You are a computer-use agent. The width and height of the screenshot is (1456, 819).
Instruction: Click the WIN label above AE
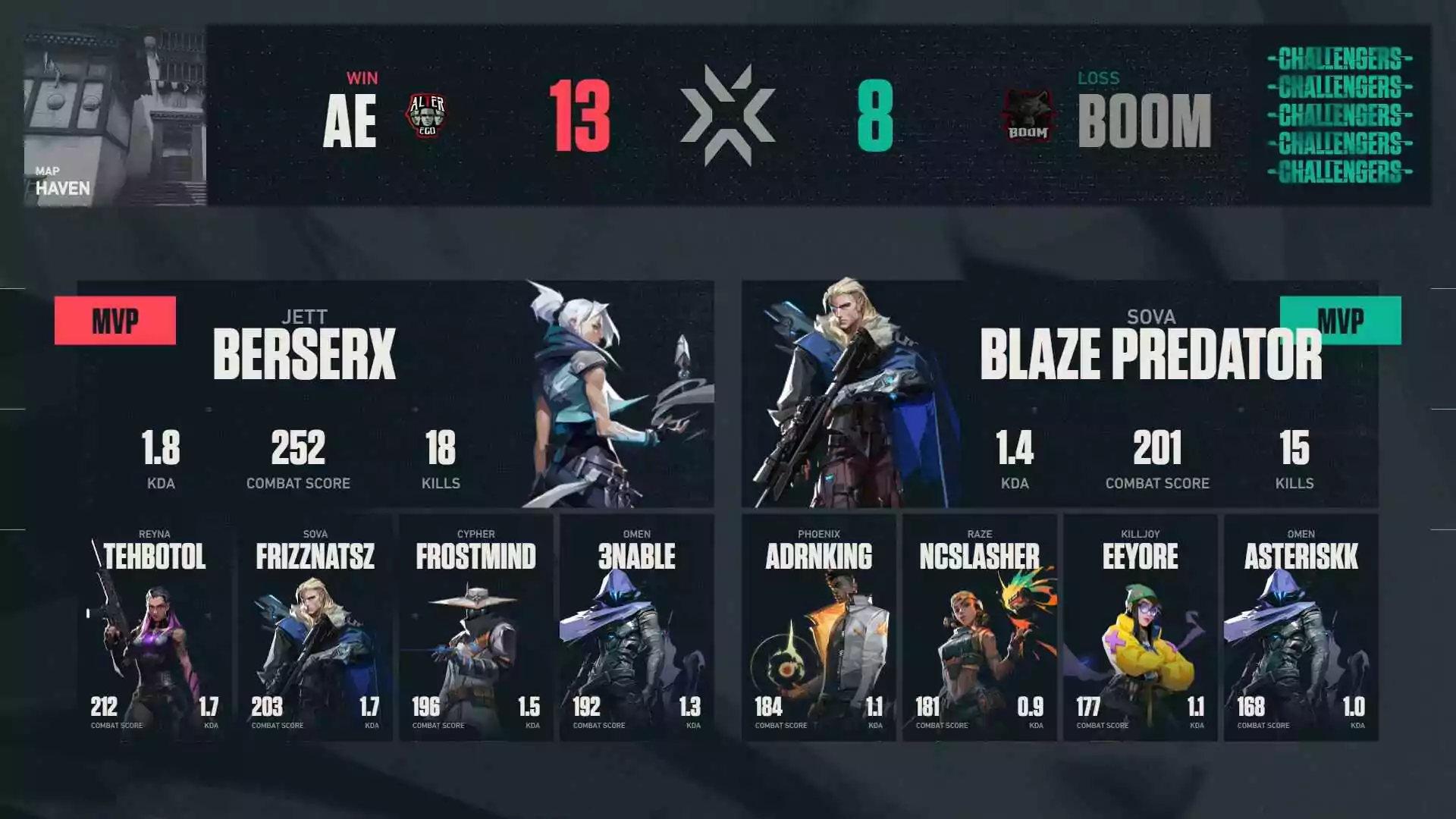[x=363, y=77]
